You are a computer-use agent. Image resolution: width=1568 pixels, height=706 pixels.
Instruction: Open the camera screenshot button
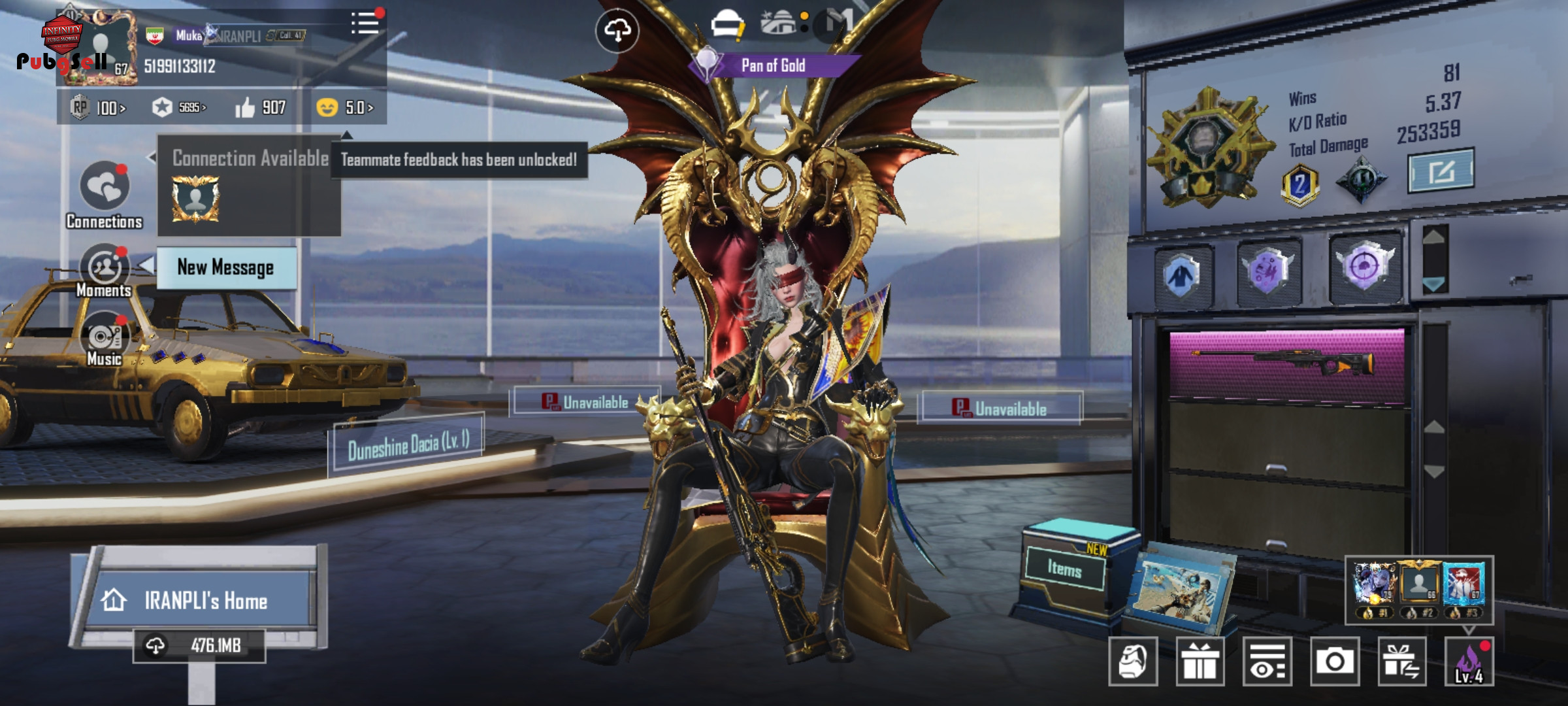[x=1334, y=662]
